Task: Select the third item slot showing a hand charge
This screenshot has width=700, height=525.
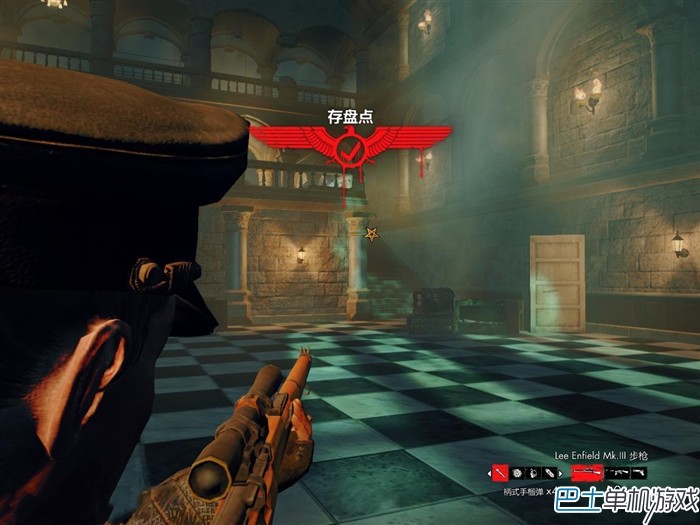Action: (533, 473)
